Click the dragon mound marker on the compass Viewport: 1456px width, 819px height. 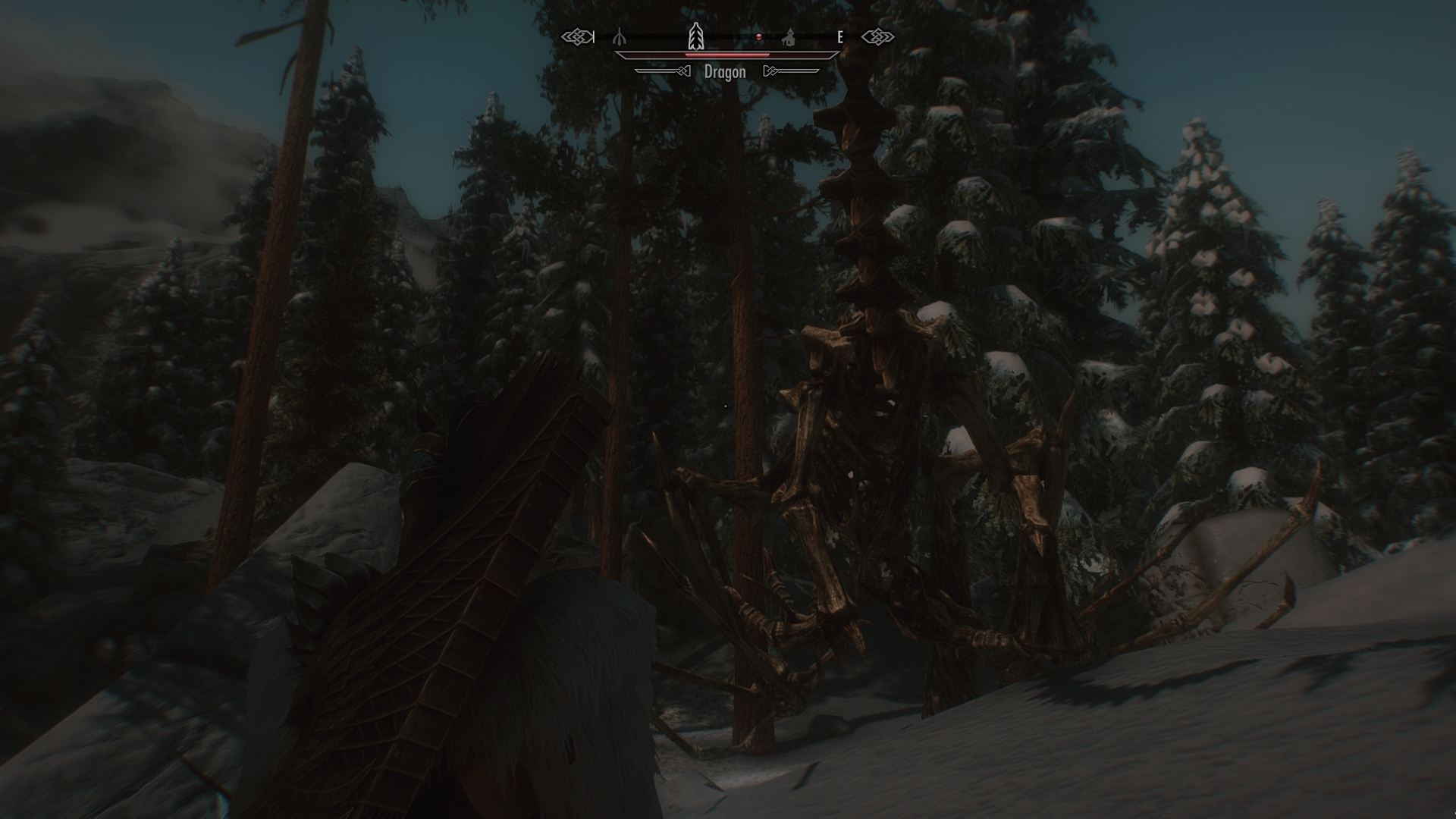click(x=697, y=35)
